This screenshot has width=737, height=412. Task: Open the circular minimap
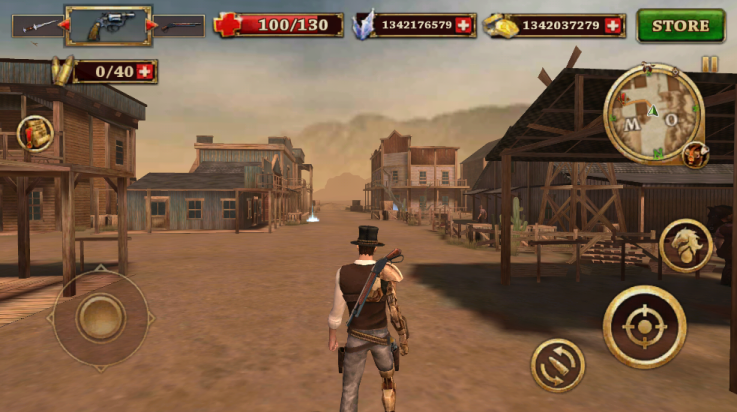654,113
